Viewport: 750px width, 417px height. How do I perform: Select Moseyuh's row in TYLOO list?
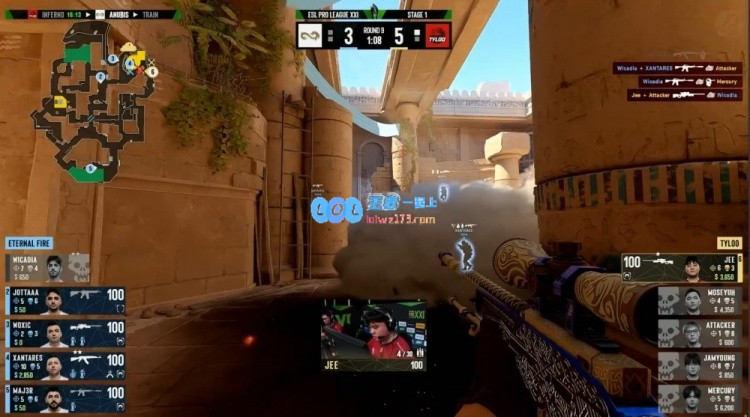click(x=700, y=301)
